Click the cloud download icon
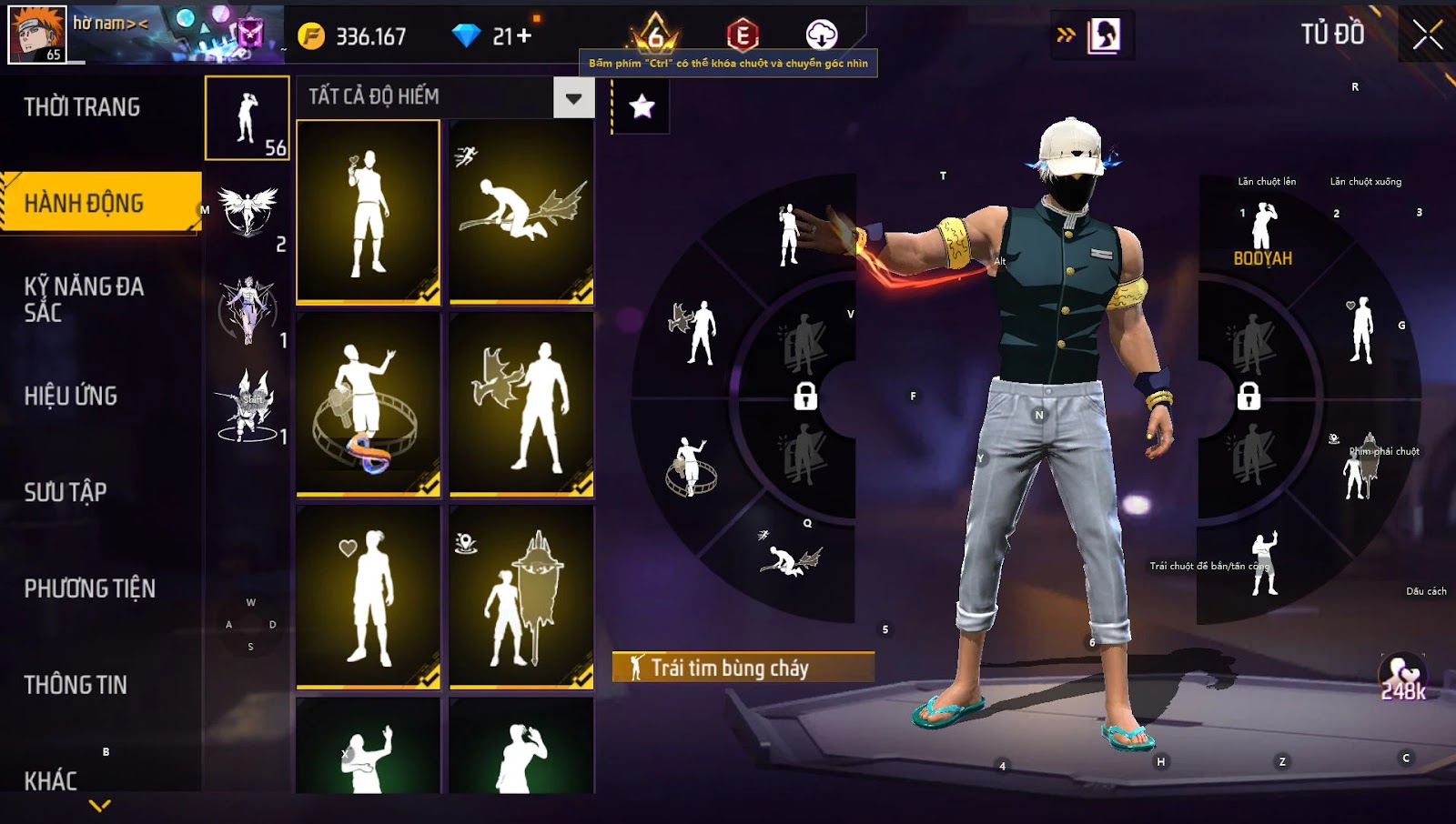This screenshot has width=1456, height=824. [x=822, y=35]
